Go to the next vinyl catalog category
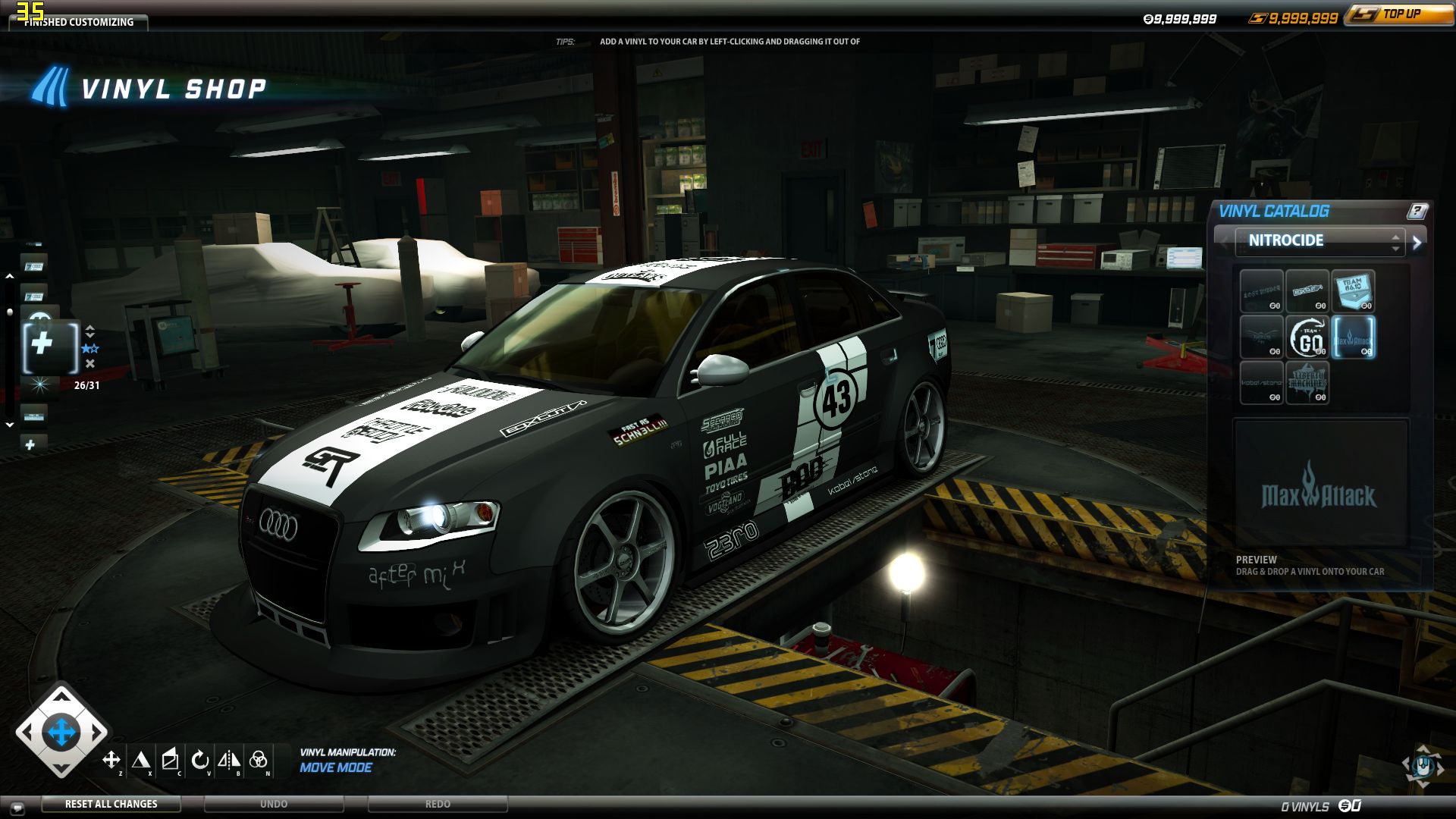This screenshot has height=819, width=1456. pos(1417,242)
